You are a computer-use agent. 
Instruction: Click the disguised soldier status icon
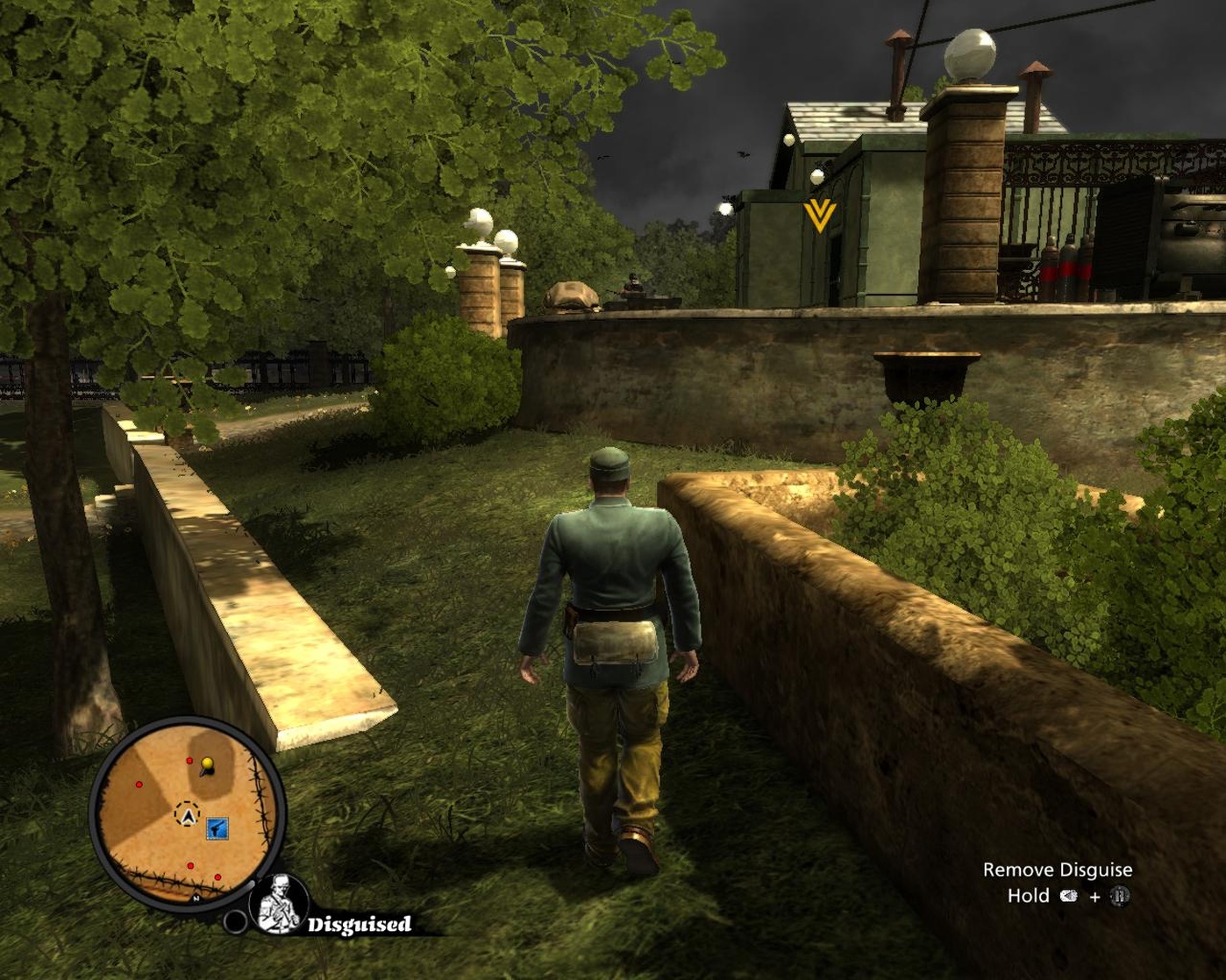280,905
